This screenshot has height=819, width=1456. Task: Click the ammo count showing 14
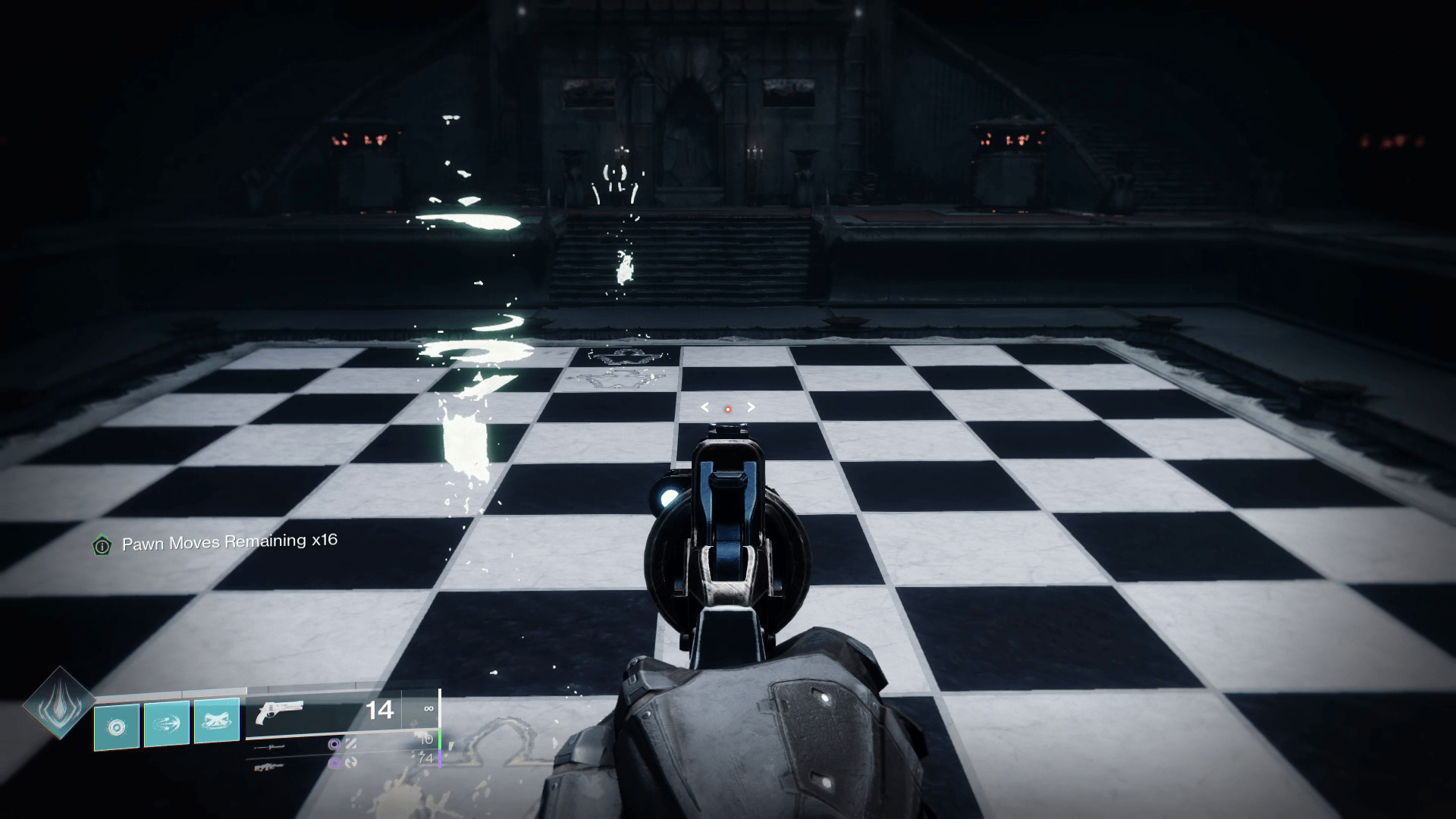[x=381, y=711]
